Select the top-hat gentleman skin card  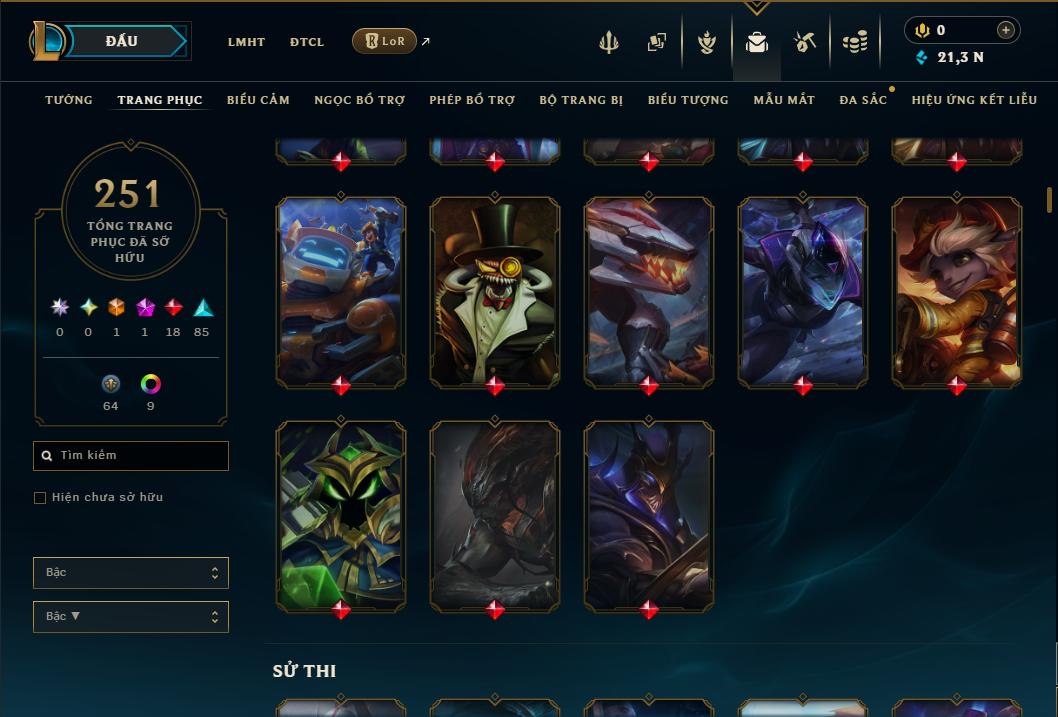[x=495, y=291]
